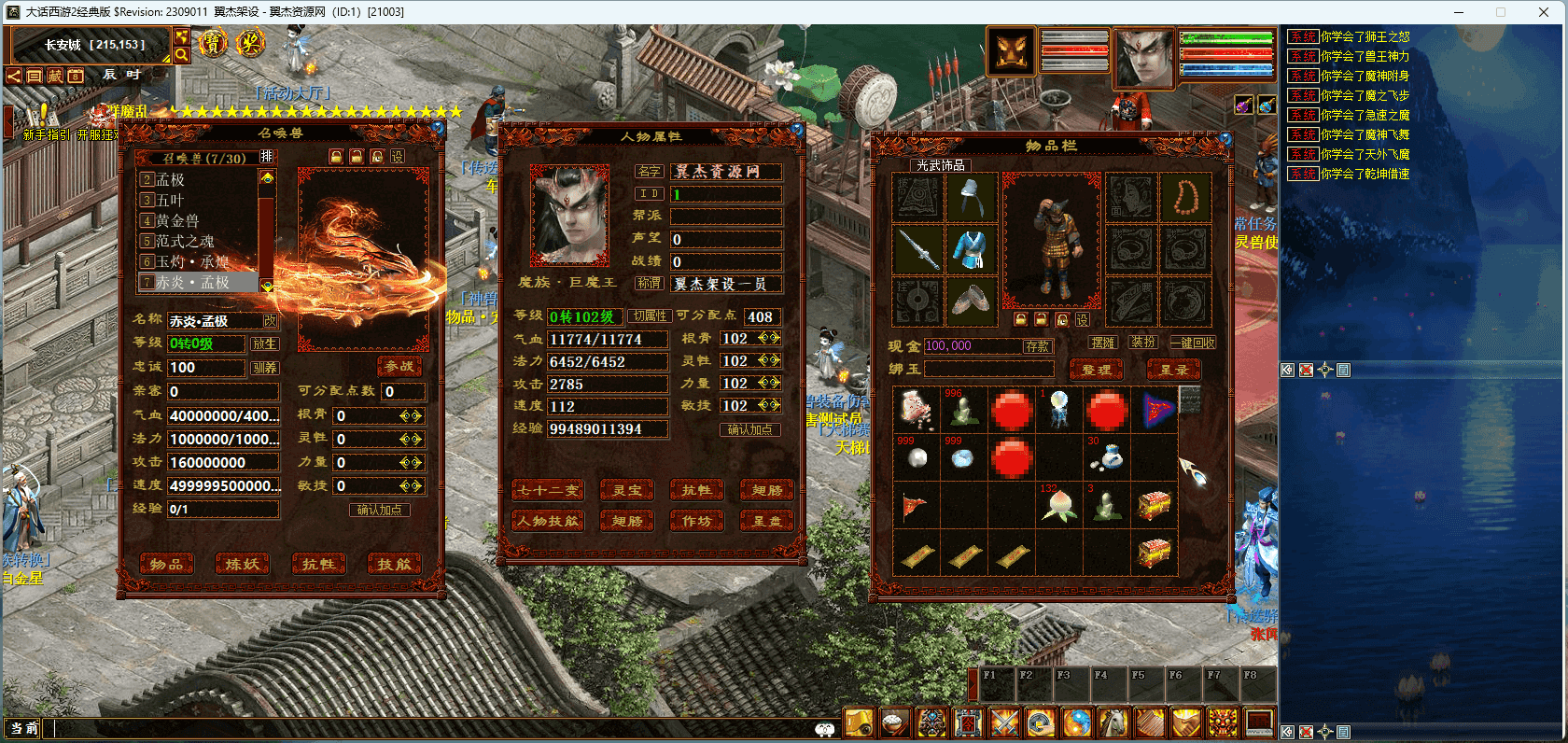Viewport: 1568px width, 743px height.
Task: Open the crossed swords icon in bottom bar
Action: tap(1004, 722)
